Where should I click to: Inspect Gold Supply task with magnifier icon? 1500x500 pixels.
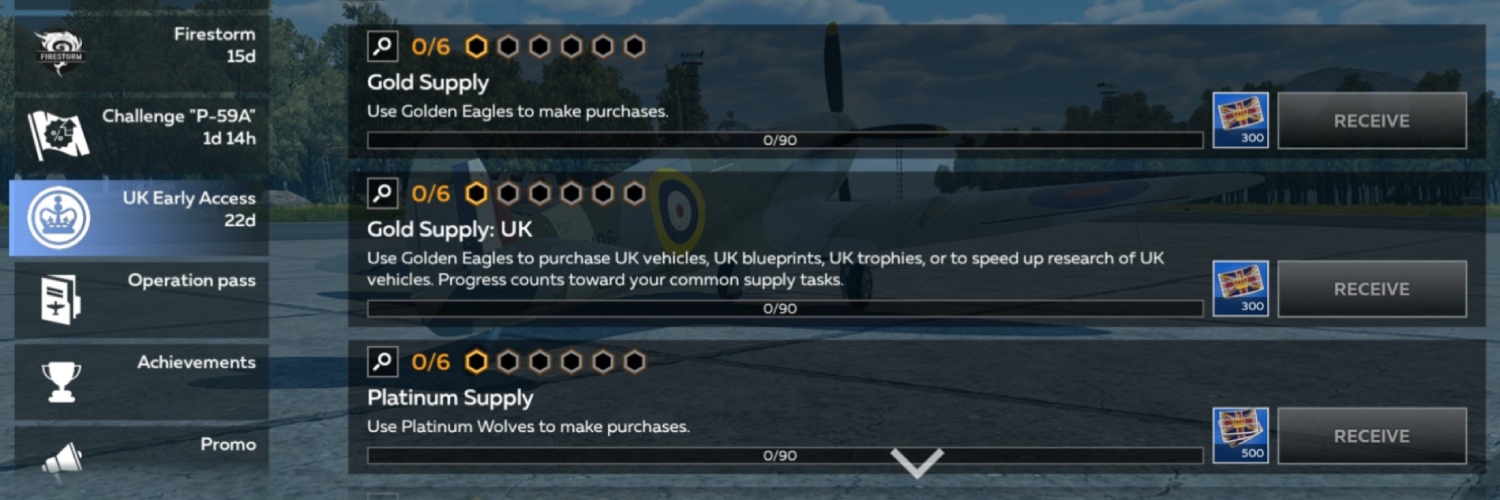coord(383,46)
